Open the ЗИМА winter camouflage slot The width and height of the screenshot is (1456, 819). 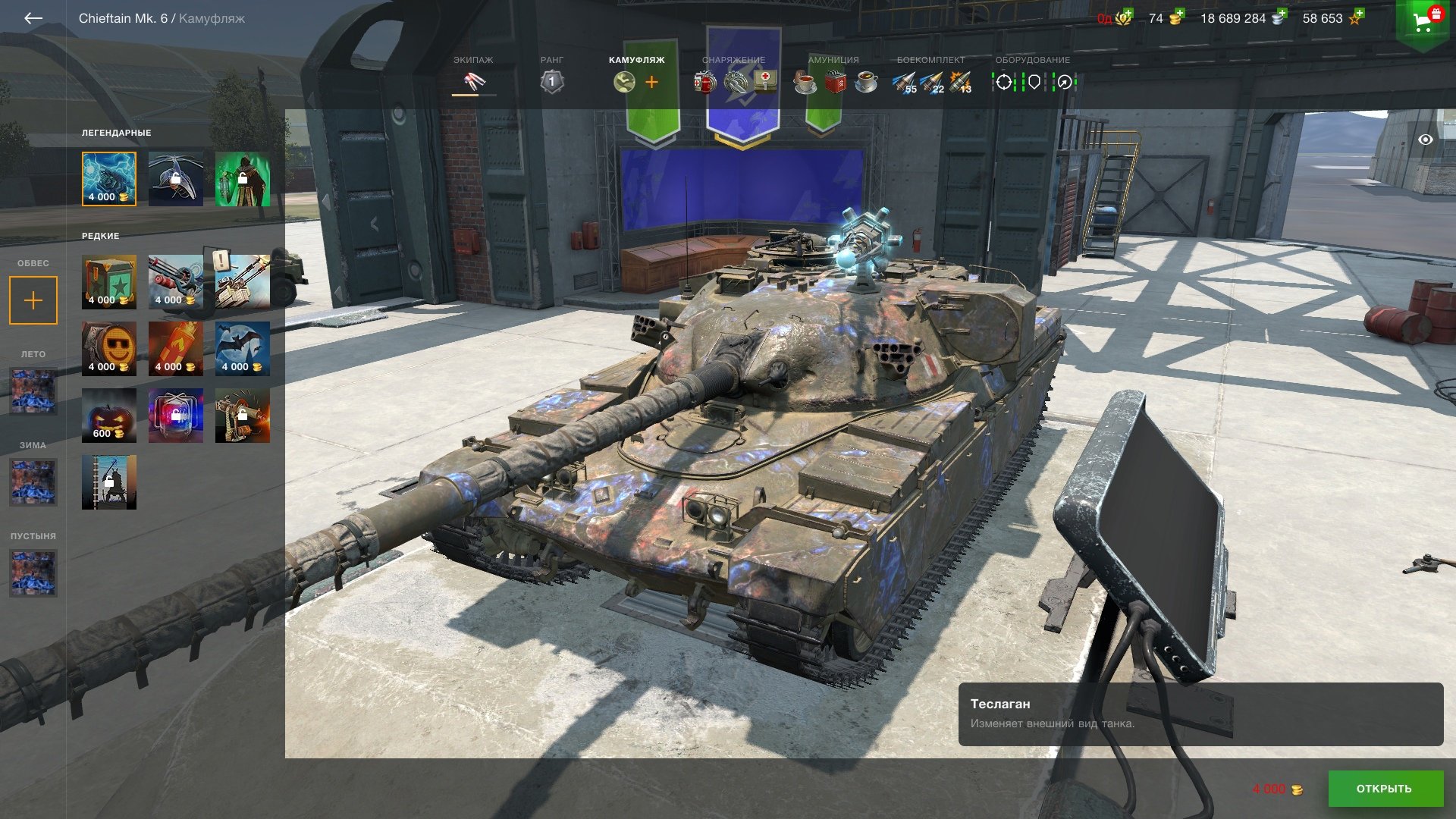click(33, 482)
